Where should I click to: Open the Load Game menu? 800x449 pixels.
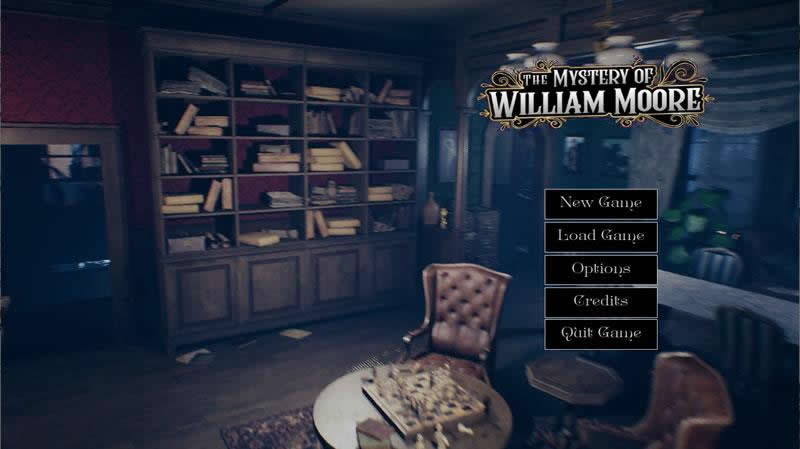click(600, 236)
